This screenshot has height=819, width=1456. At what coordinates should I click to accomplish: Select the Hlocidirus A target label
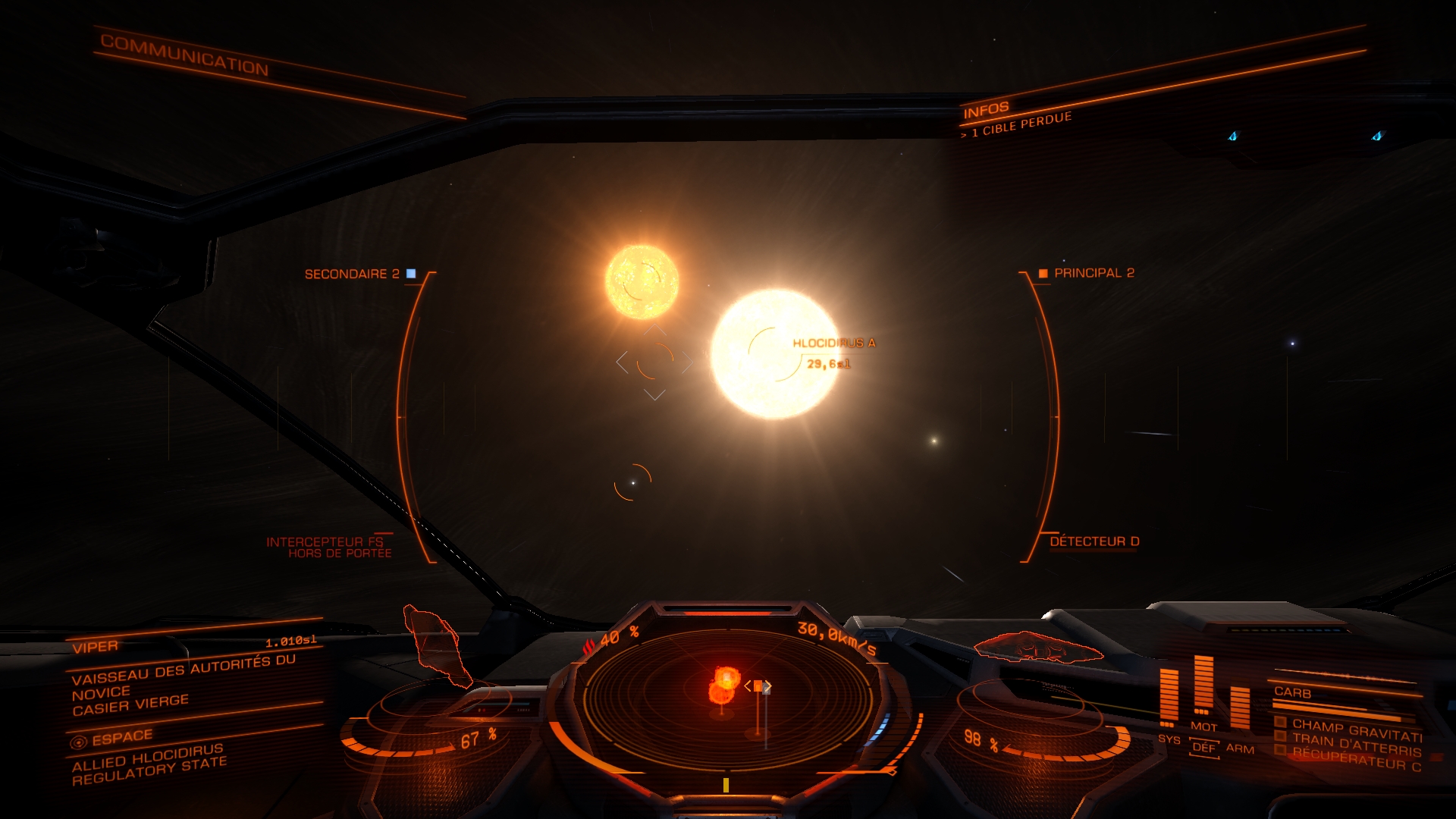click(x=833, y=344)
